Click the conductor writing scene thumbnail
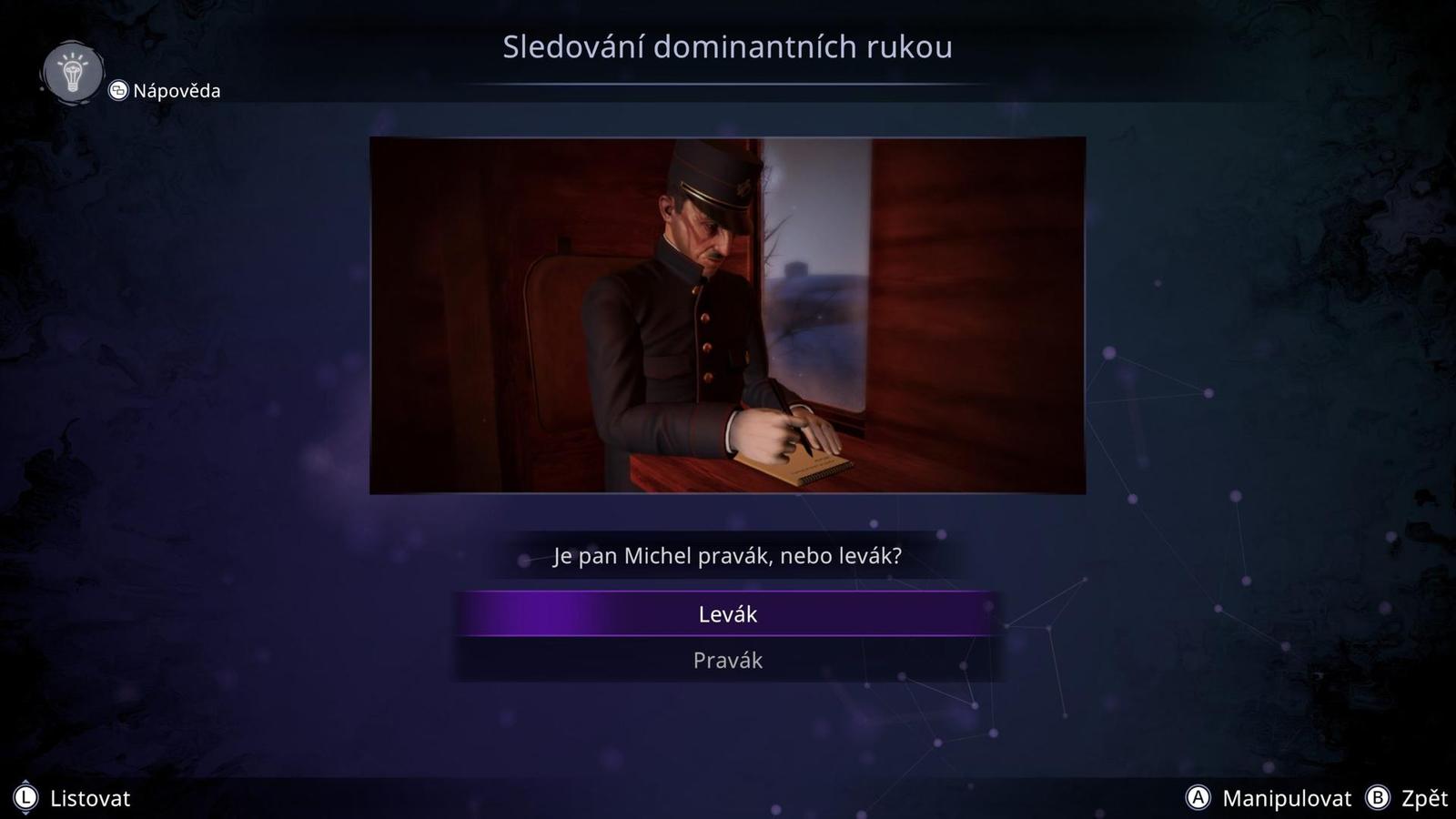Viewport: 1456px width, 819px height. [727, 314]
